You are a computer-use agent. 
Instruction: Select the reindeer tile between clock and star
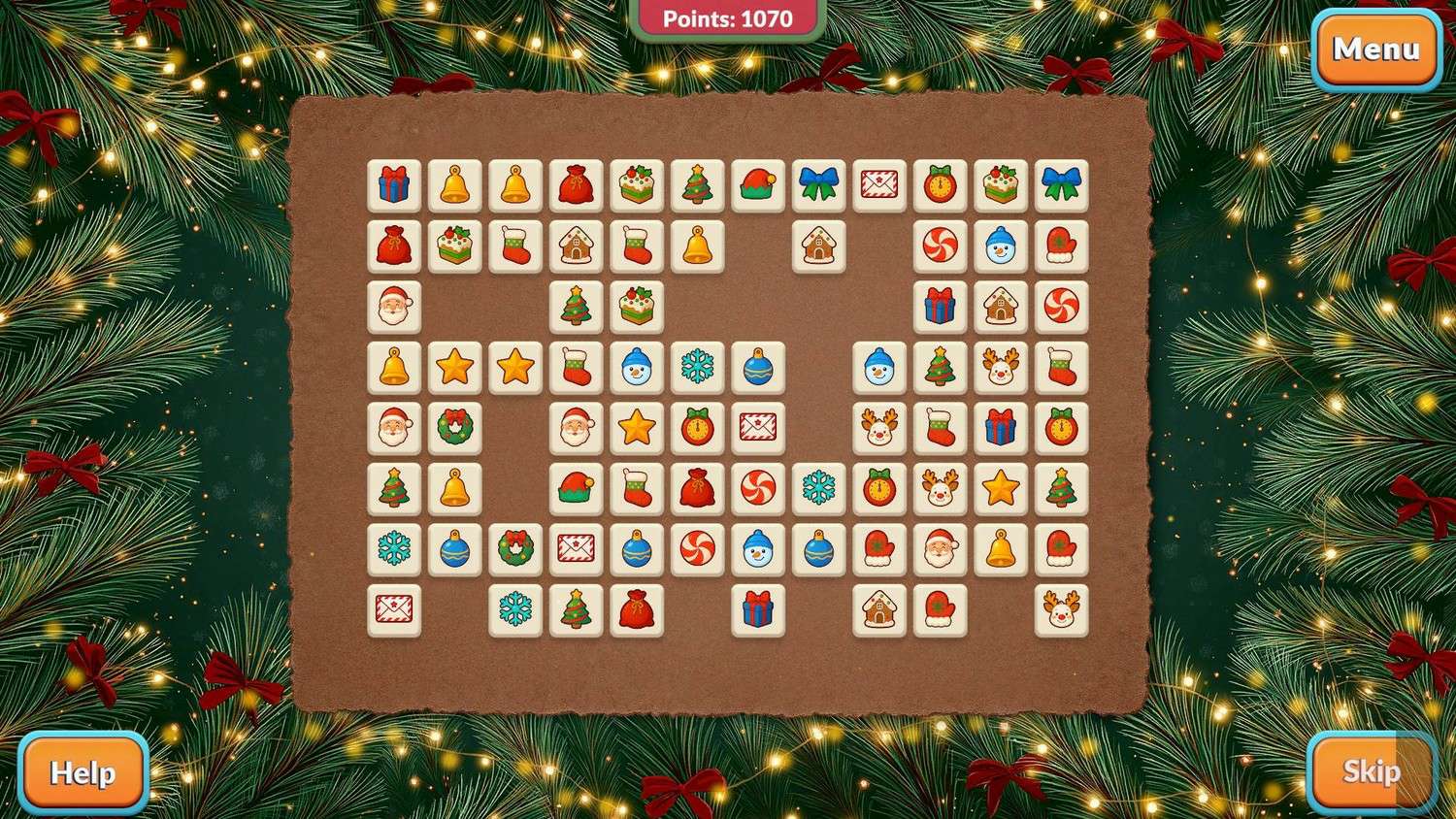pos(940,489)
